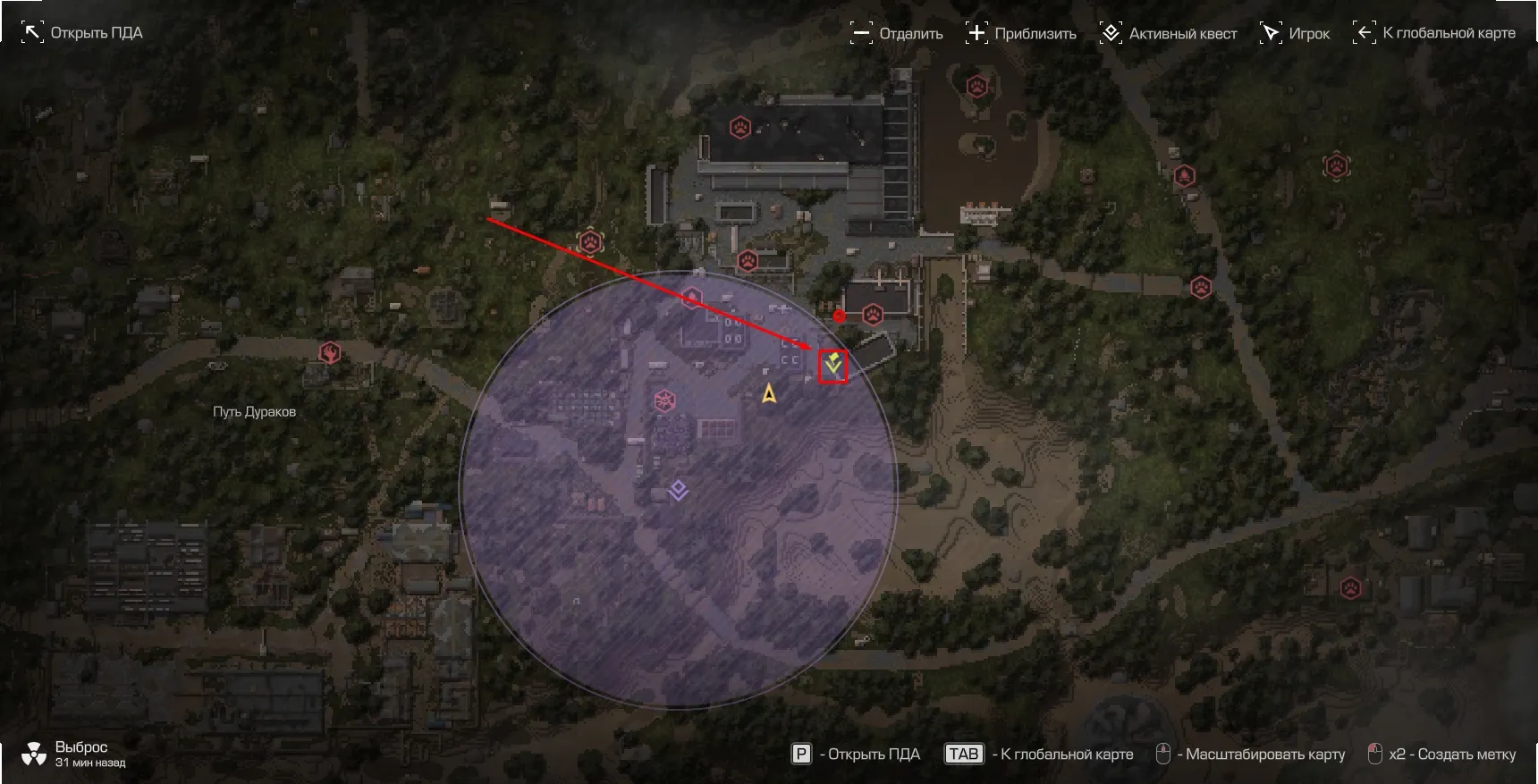1538x784 pixels.
Task: Select the red marker above Путь Дураков
Action: point(330,352)
